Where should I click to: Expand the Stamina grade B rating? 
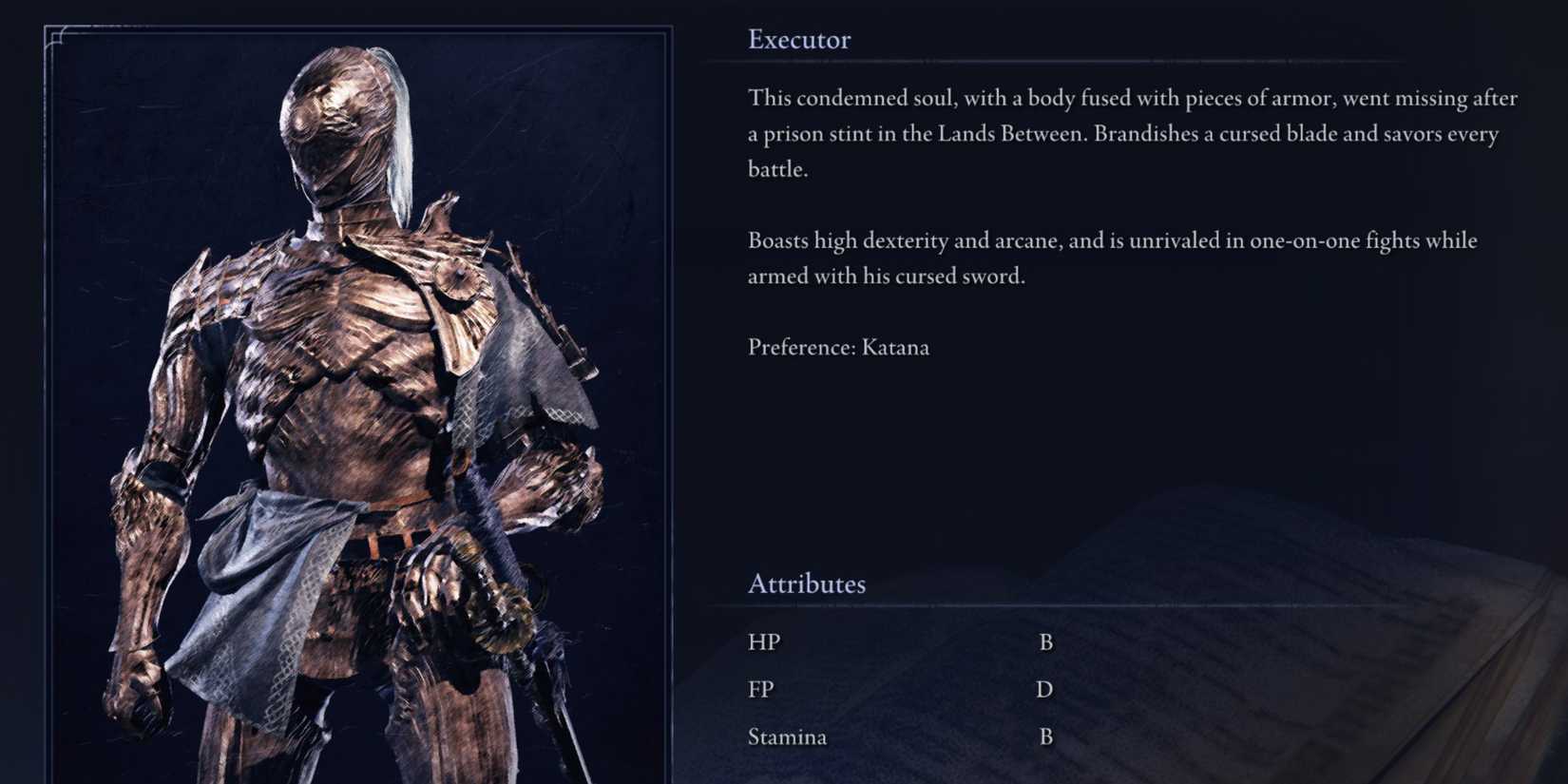coord(1047,736)
